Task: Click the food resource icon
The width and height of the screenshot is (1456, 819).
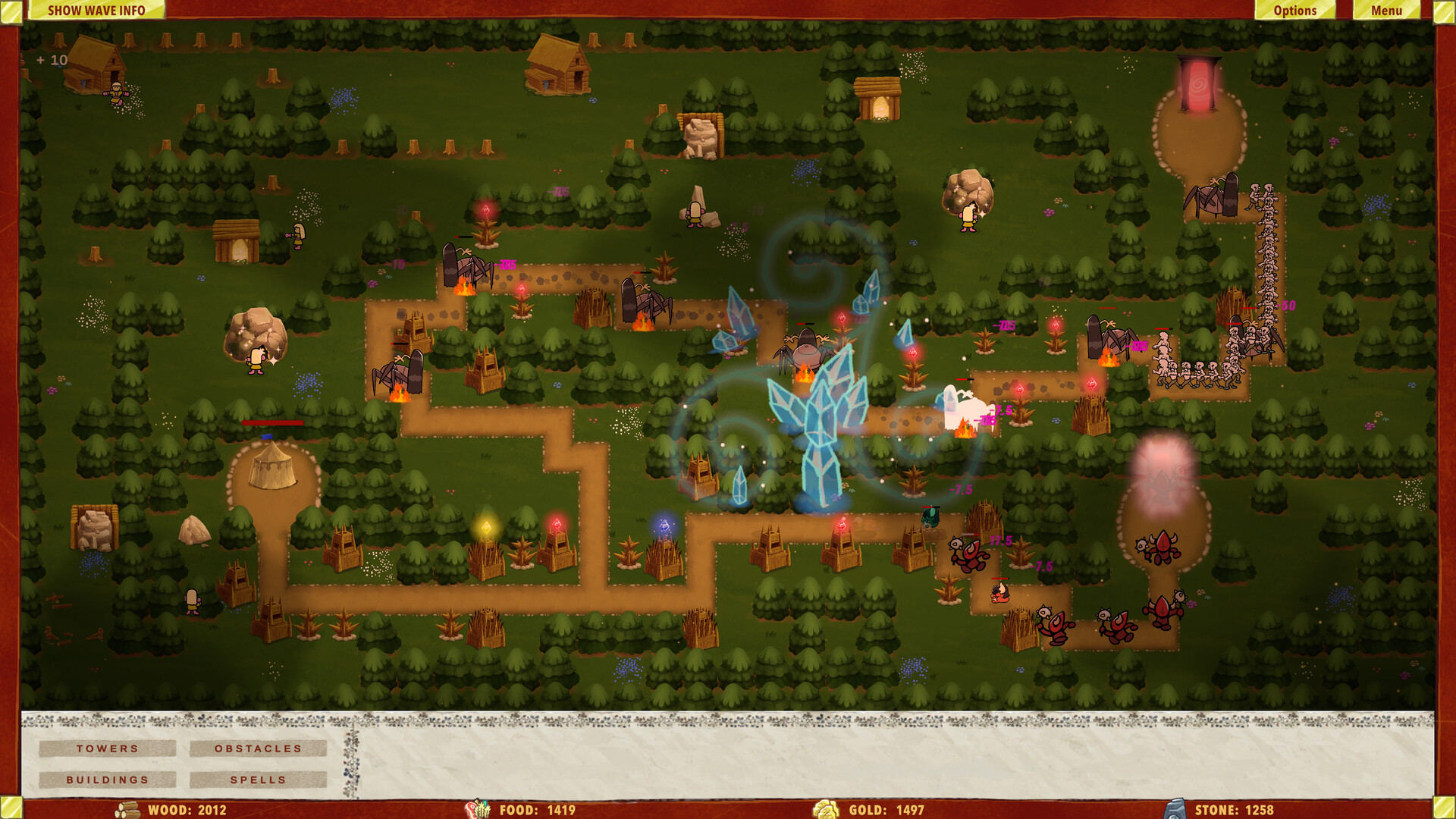Action: pos(479,809)
